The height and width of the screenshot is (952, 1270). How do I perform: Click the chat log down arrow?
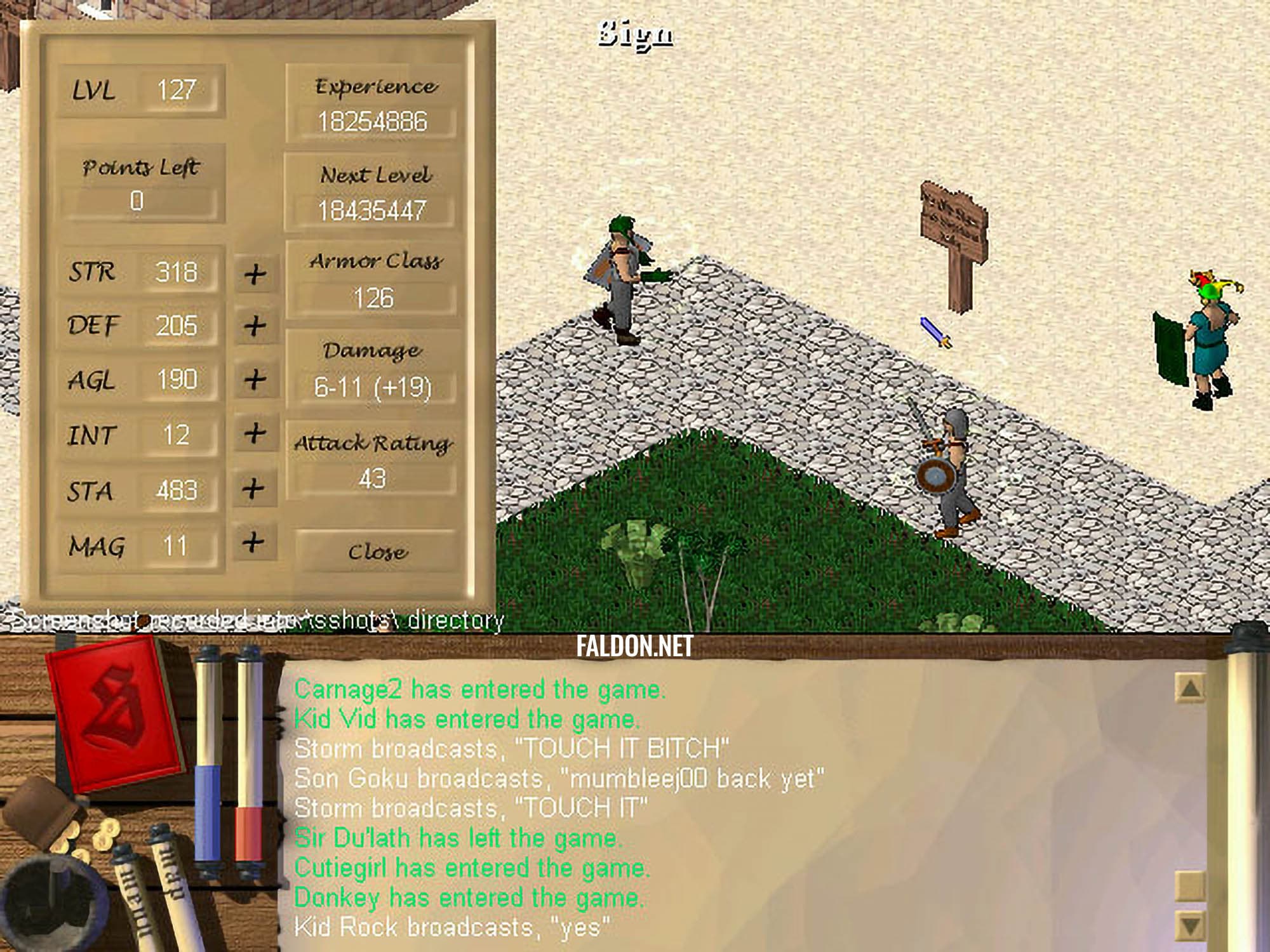[1190, 925]
